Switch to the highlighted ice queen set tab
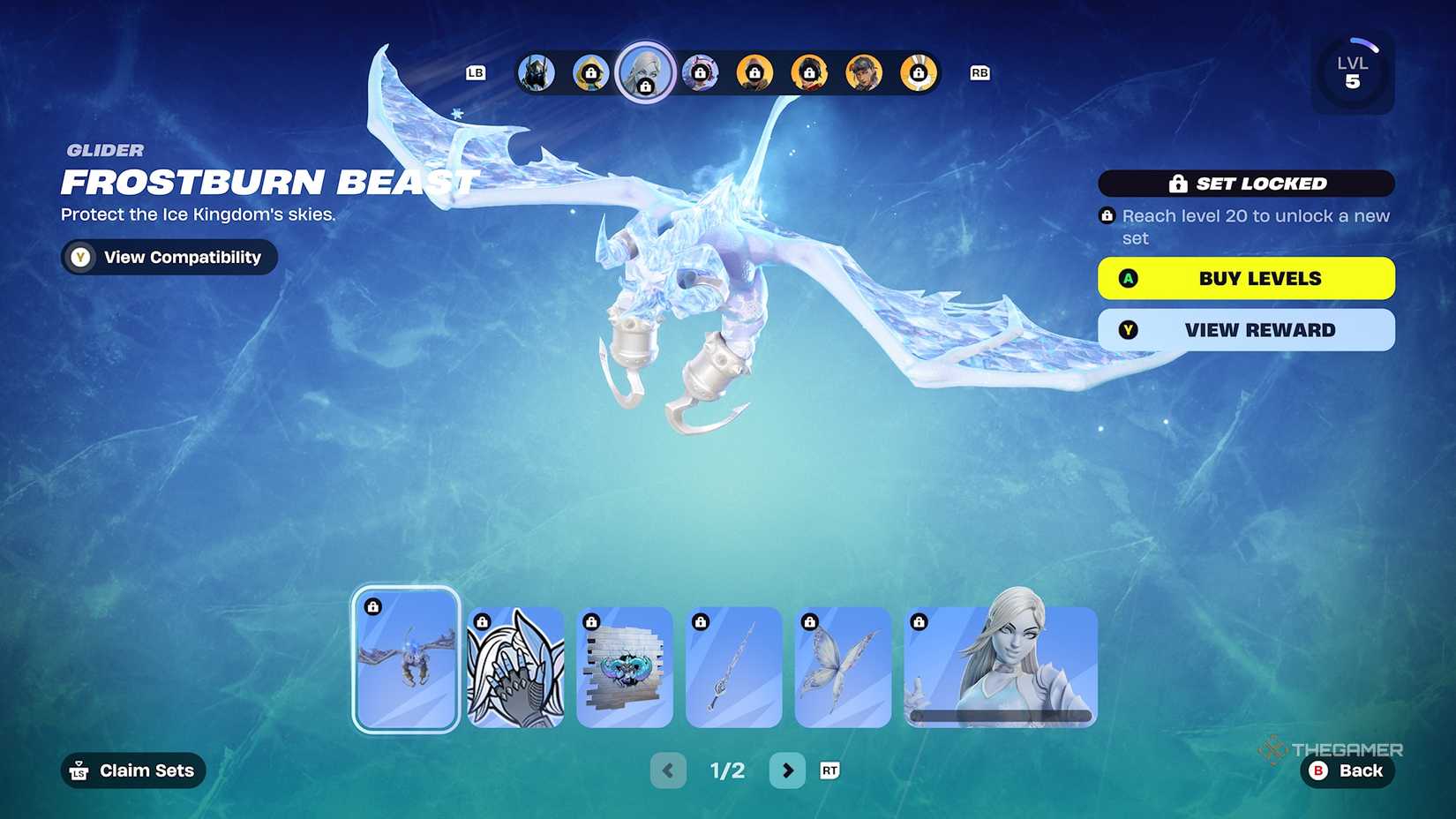Image resolution: width=1456 pixels, height=819 pixels. click(647, 73)
